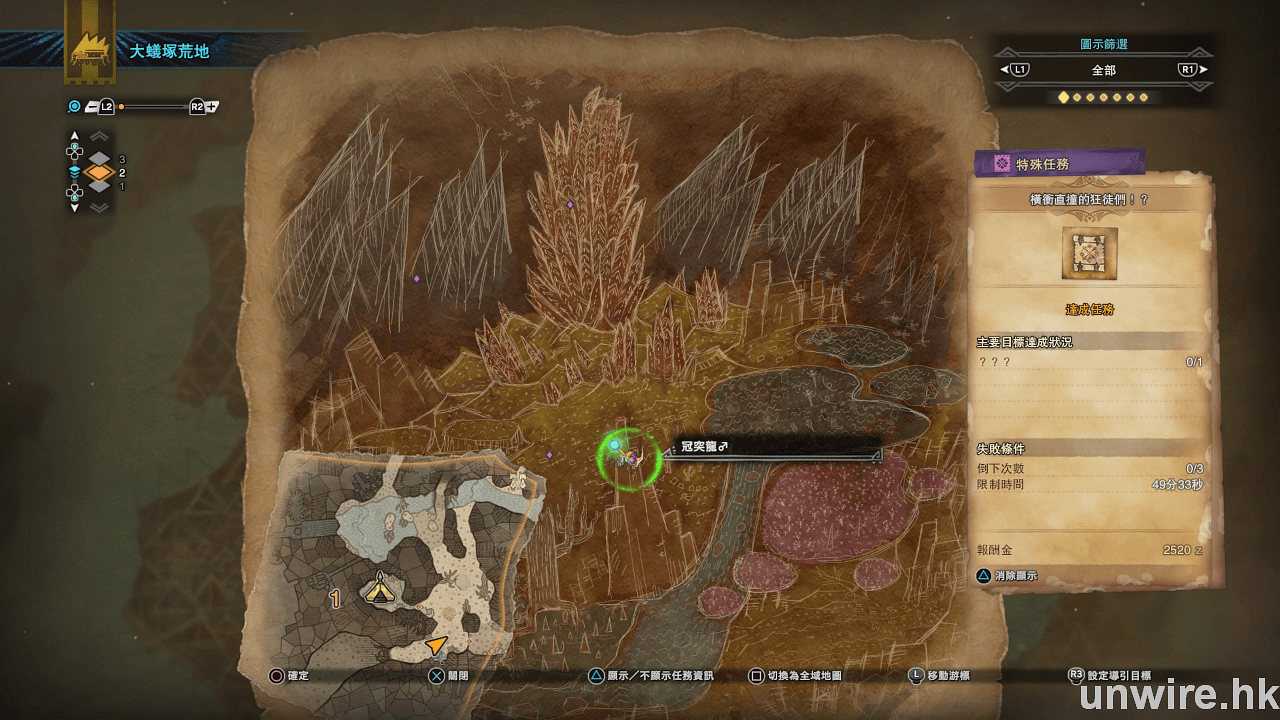This screenshot has width=1280, height=720.
Task: Switch to map layer 1
Action: (x=100, y=186)
